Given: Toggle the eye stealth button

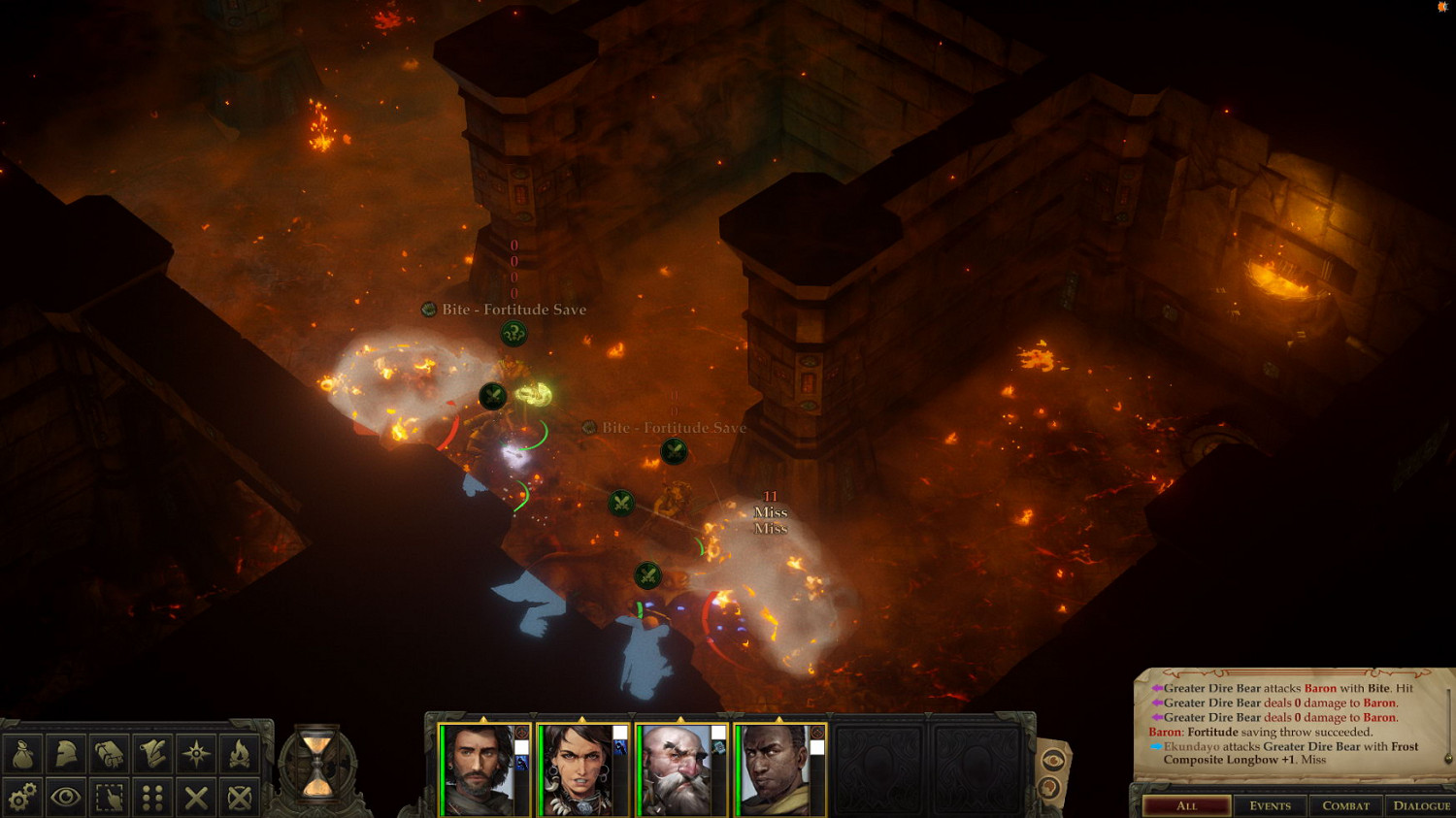Looking at the screenshot, I should pyautogui.click(x=66, y=798).
